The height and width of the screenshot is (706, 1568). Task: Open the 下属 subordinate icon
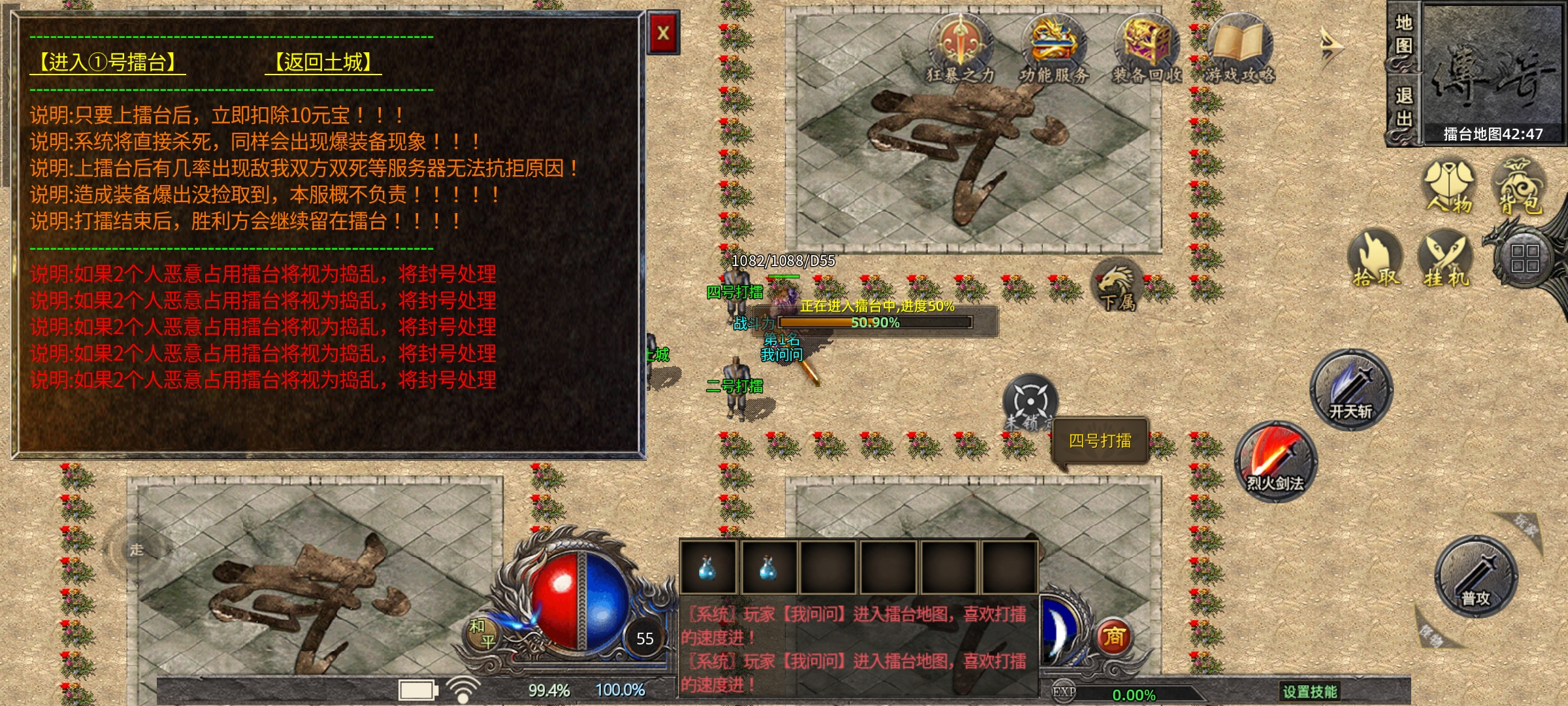click(x=1117, y=285)
